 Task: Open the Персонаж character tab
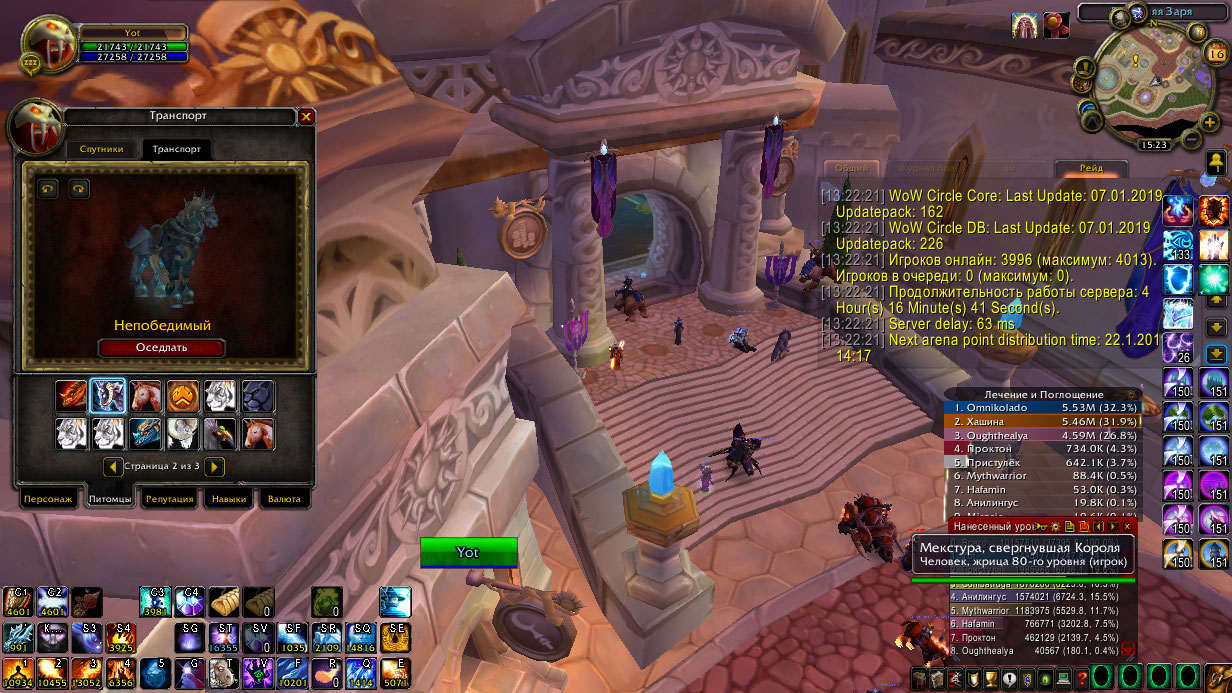point(48,498)
